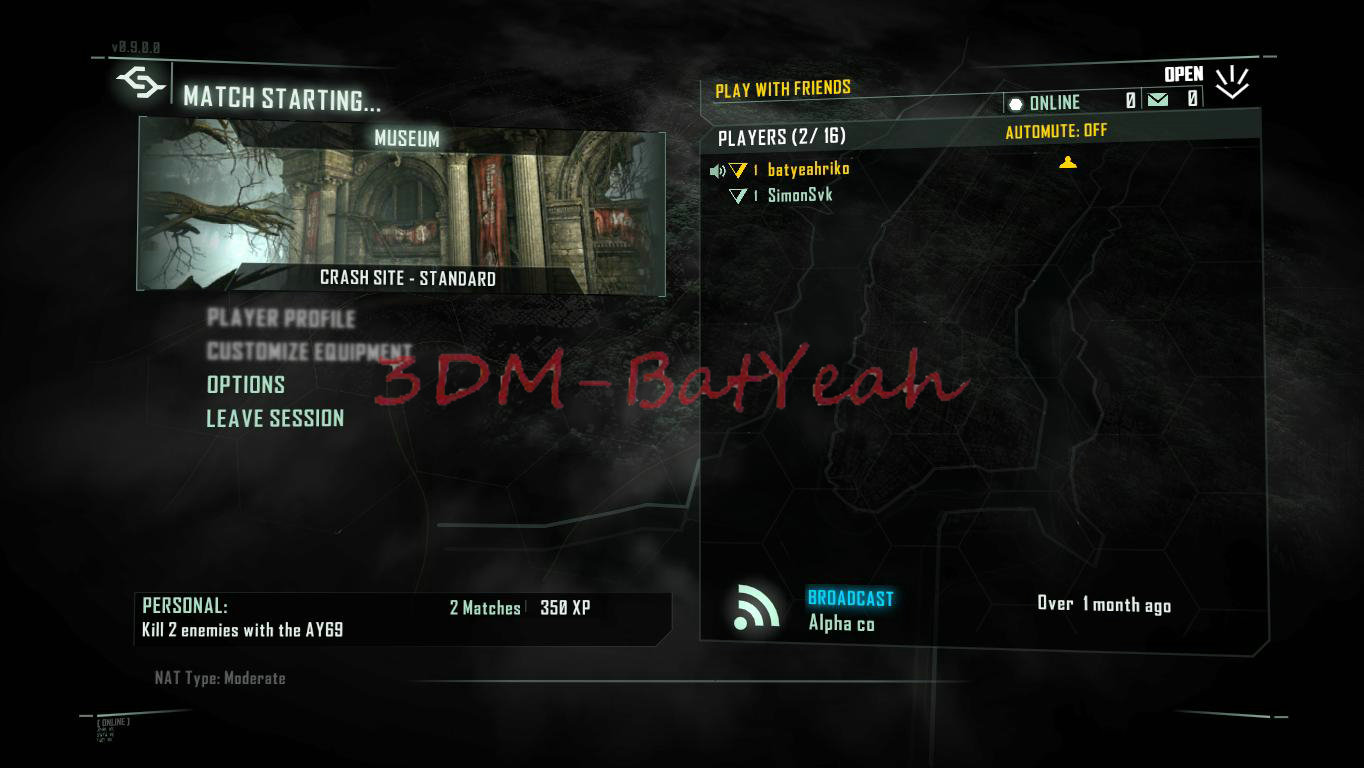
Task: Expand the OPEN panel using the double chevron
Action: pos(1231,82)
